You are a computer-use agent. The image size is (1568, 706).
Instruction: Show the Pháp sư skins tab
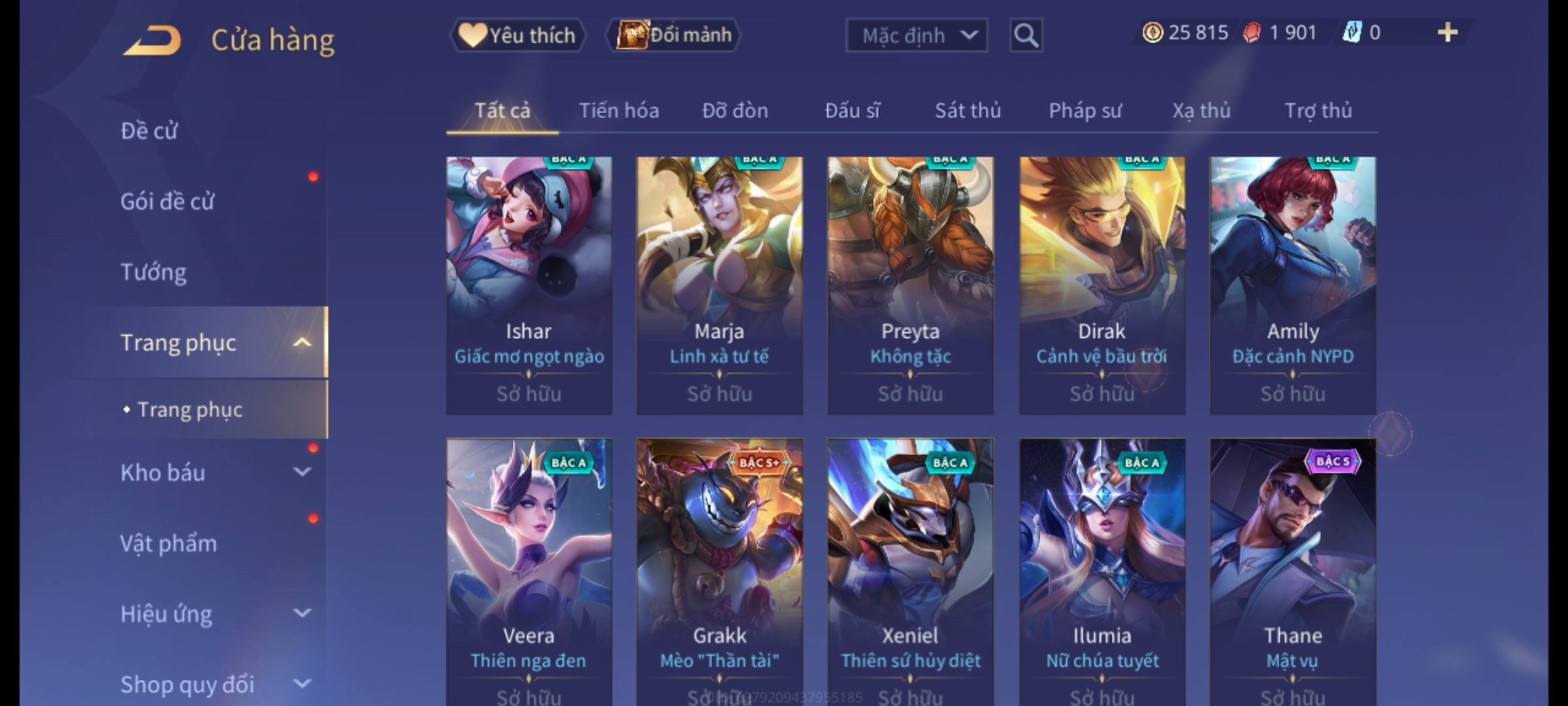coord(1085,111)
